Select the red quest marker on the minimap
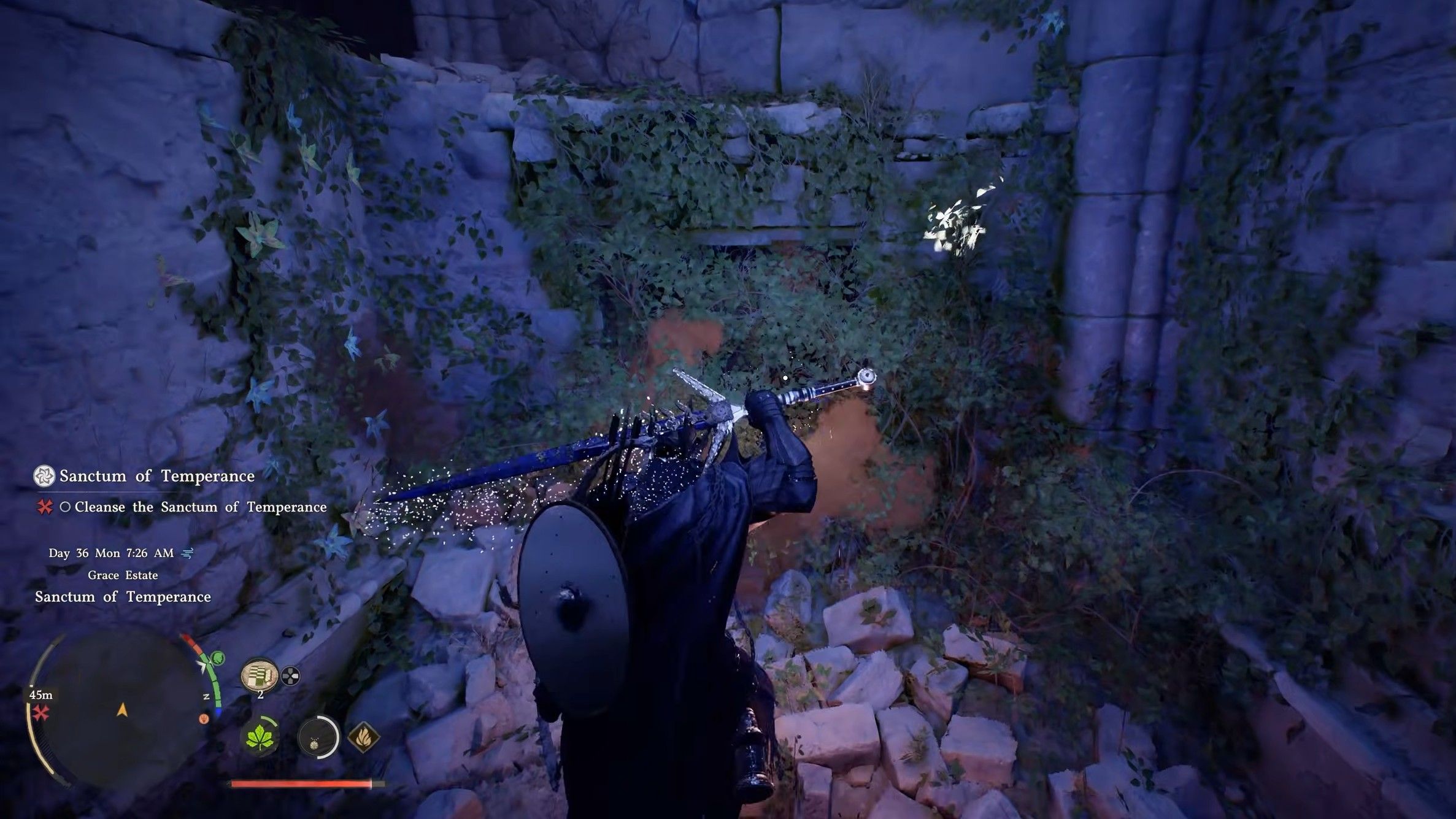This screenshot has width=1456, height=819. pos(41,713)
